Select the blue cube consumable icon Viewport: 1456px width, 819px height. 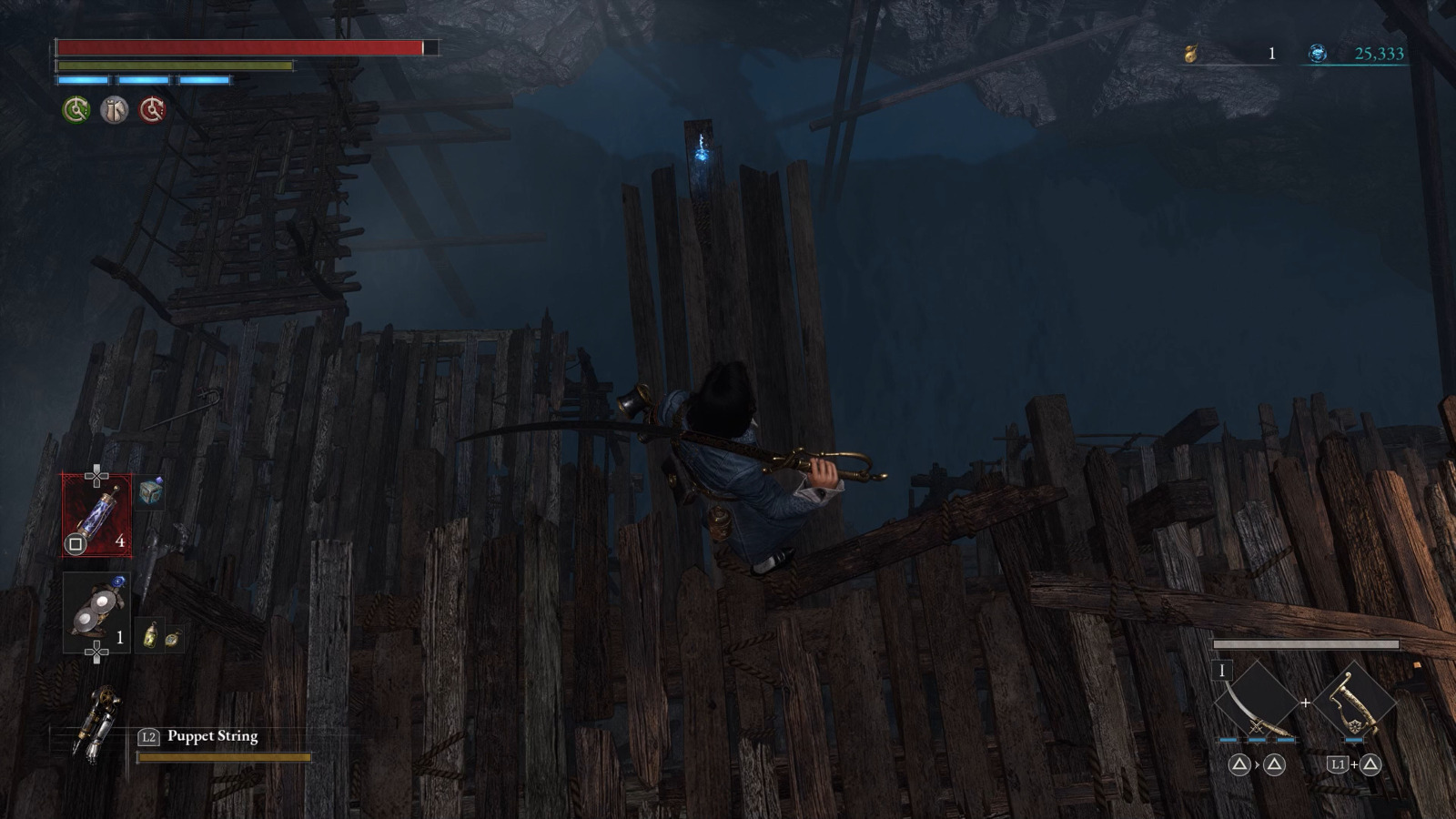click(x=149, y=494)
